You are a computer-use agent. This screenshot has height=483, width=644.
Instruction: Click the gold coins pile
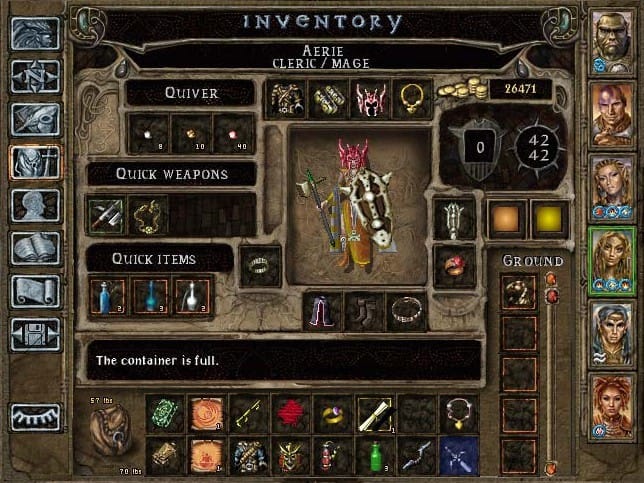point(467,90)
